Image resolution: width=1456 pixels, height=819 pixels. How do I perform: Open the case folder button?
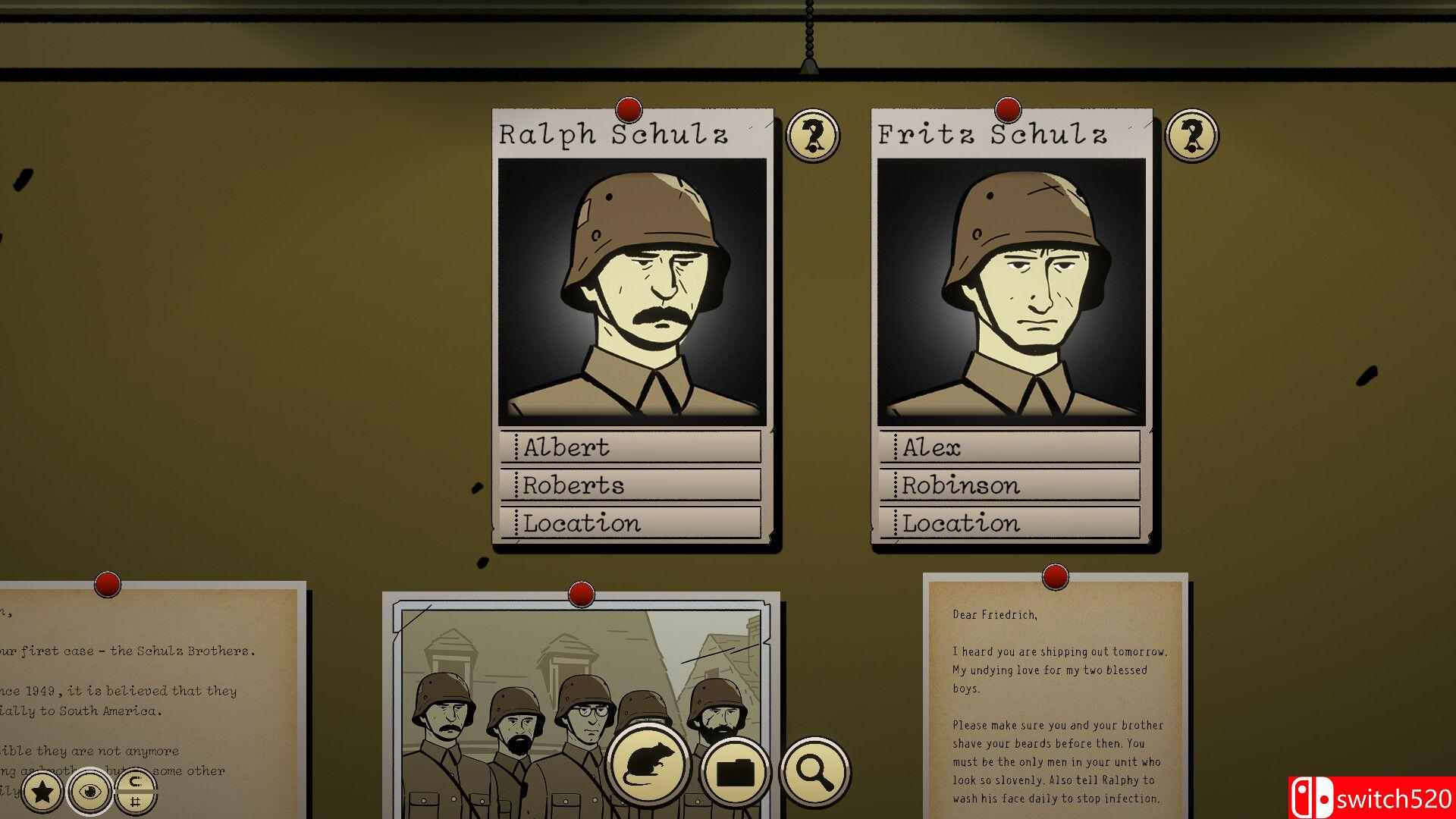[x=736, y=772]
